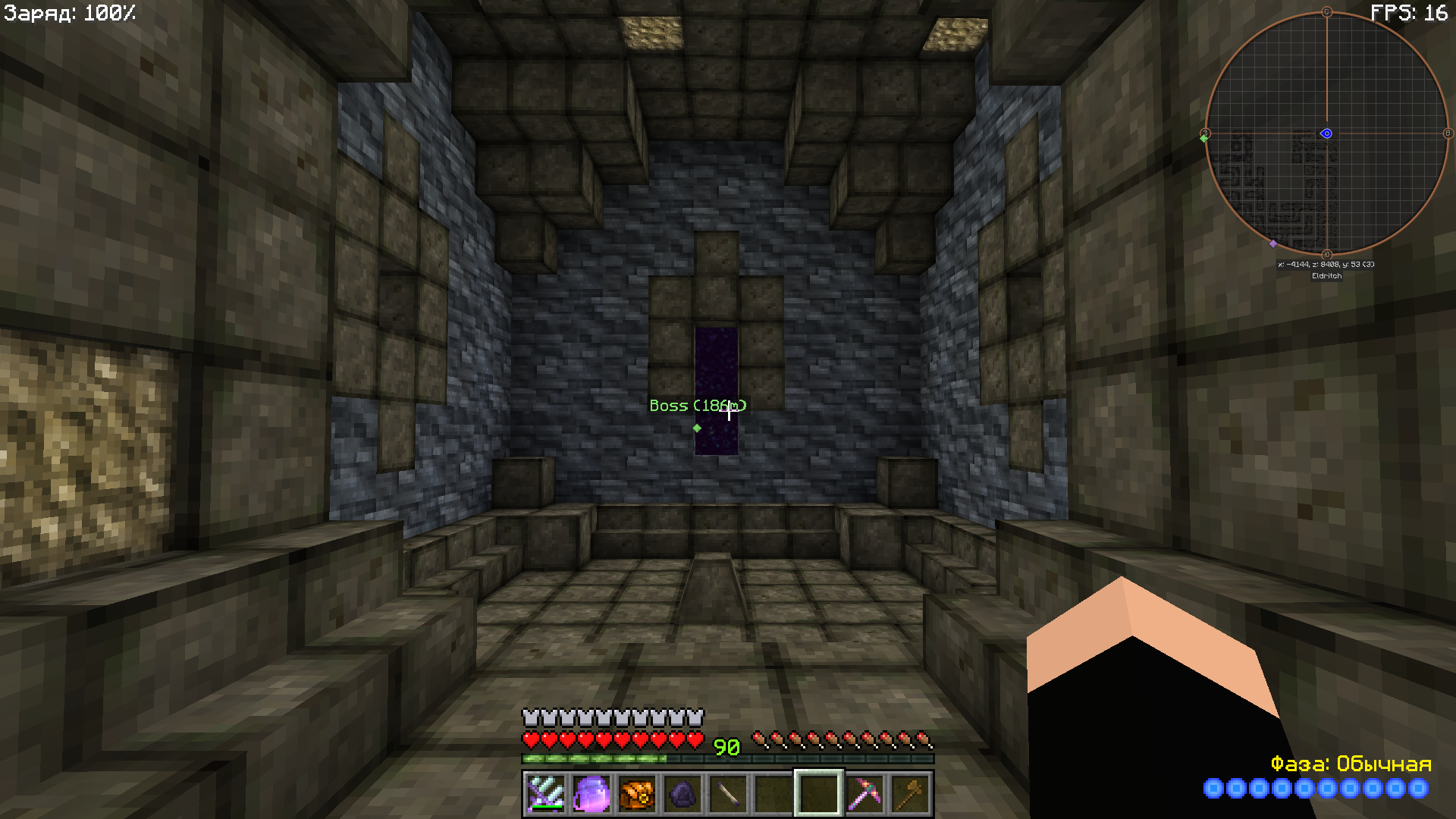Screen dimensions: 1456x819
Task: Choose the orange chest hotbar slot
Action: pyautogui.click(x=637, y=794)
